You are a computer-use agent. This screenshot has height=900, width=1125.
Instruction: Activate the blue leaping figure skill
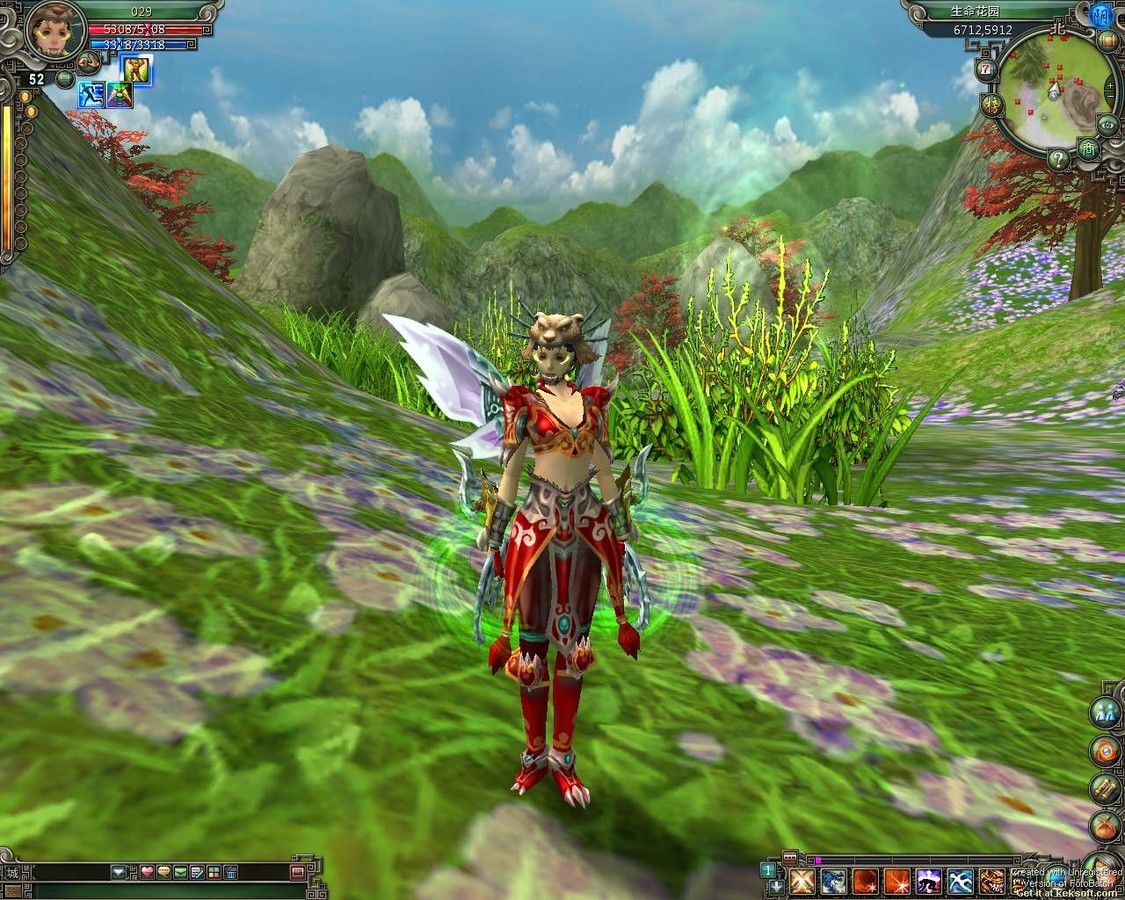pos(961,881)
